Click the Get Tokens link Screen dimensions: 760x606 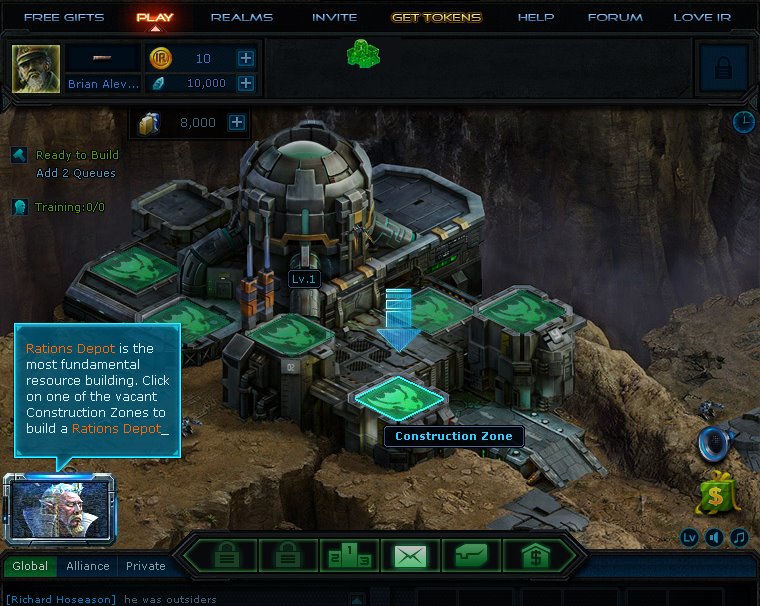436,17
